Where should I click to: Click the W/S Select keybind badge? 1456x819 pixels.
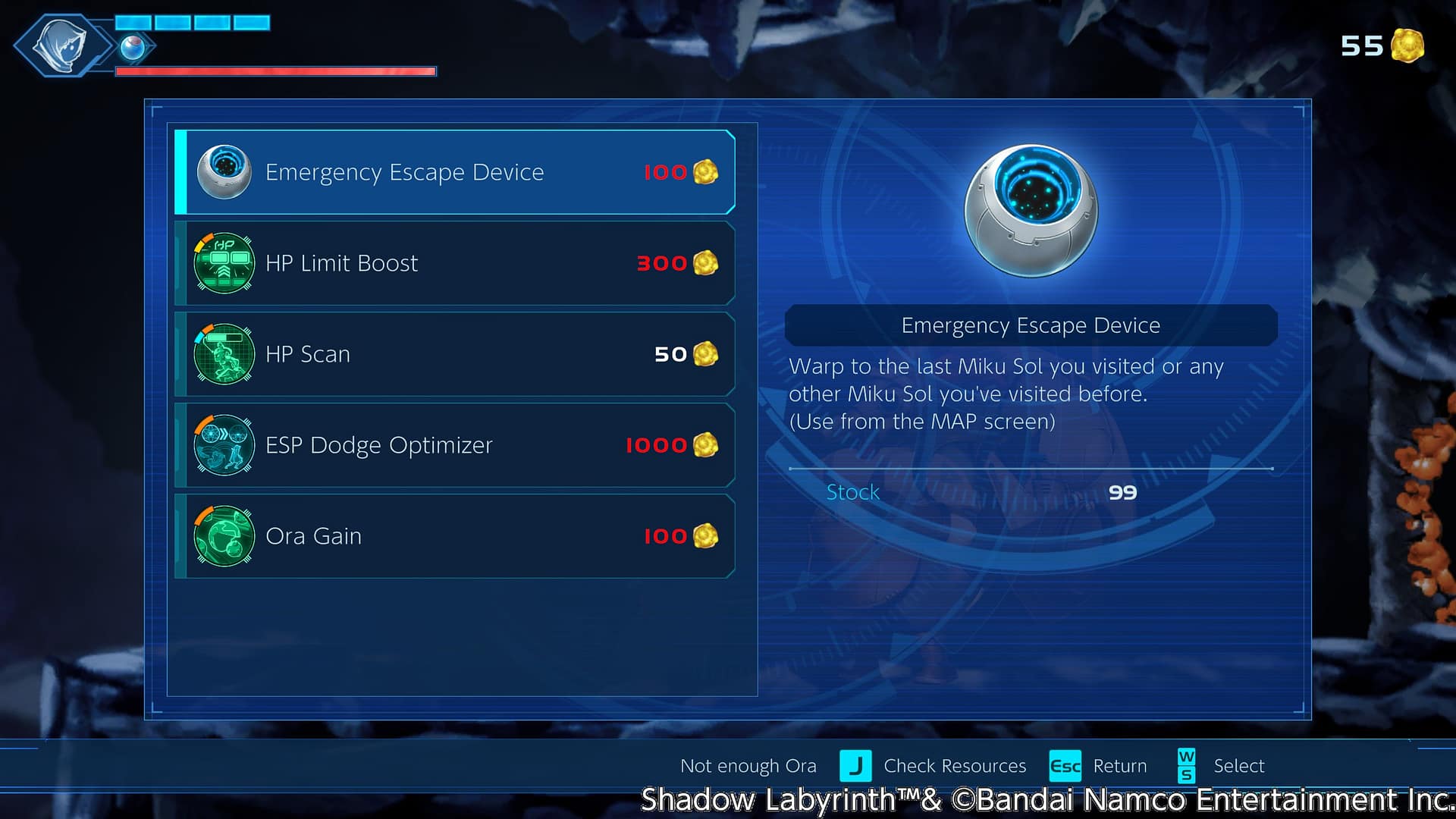[1186, 766]
